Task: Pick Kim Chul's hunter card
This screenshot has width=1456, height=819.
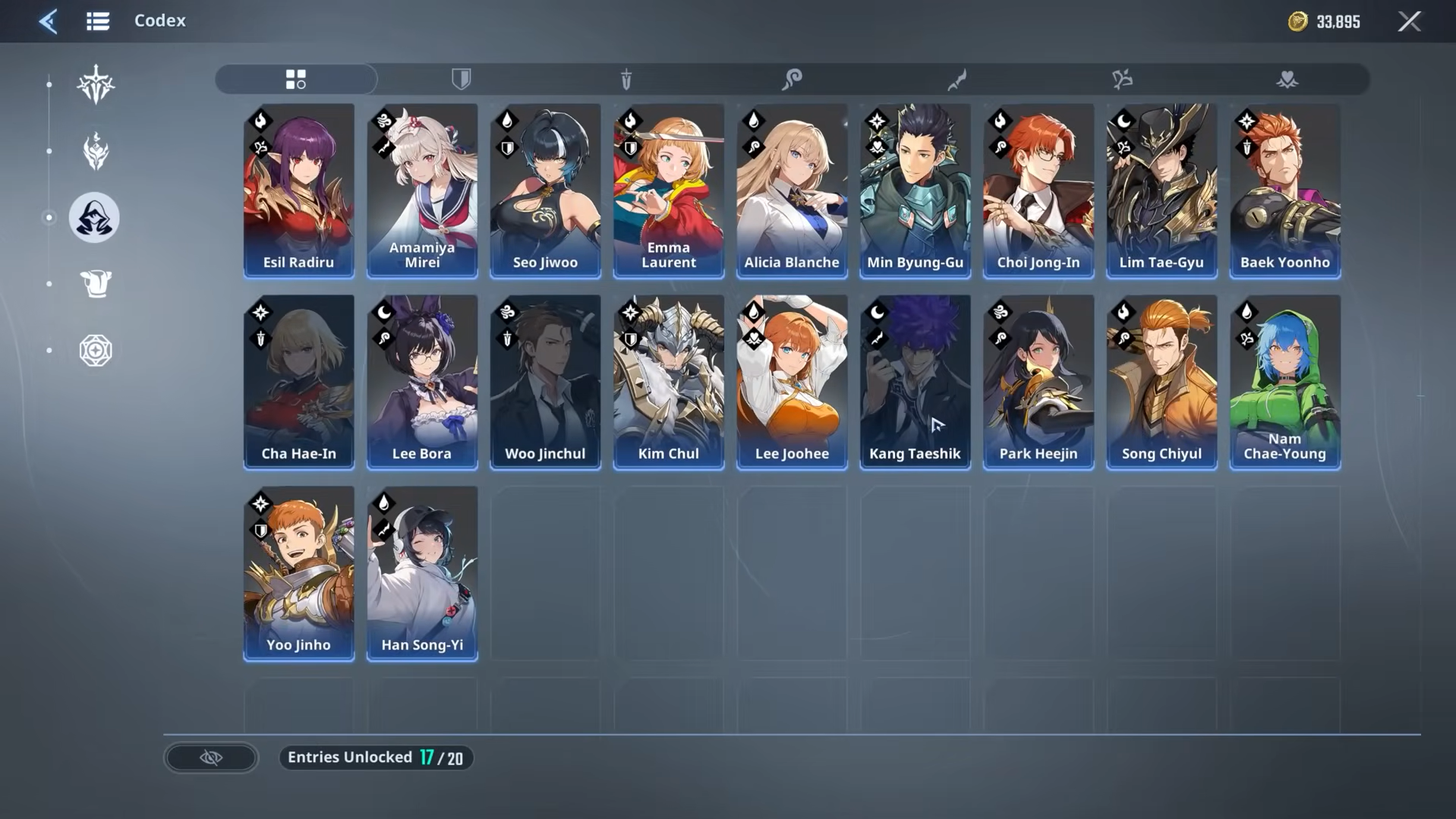Action: [668, 382]
